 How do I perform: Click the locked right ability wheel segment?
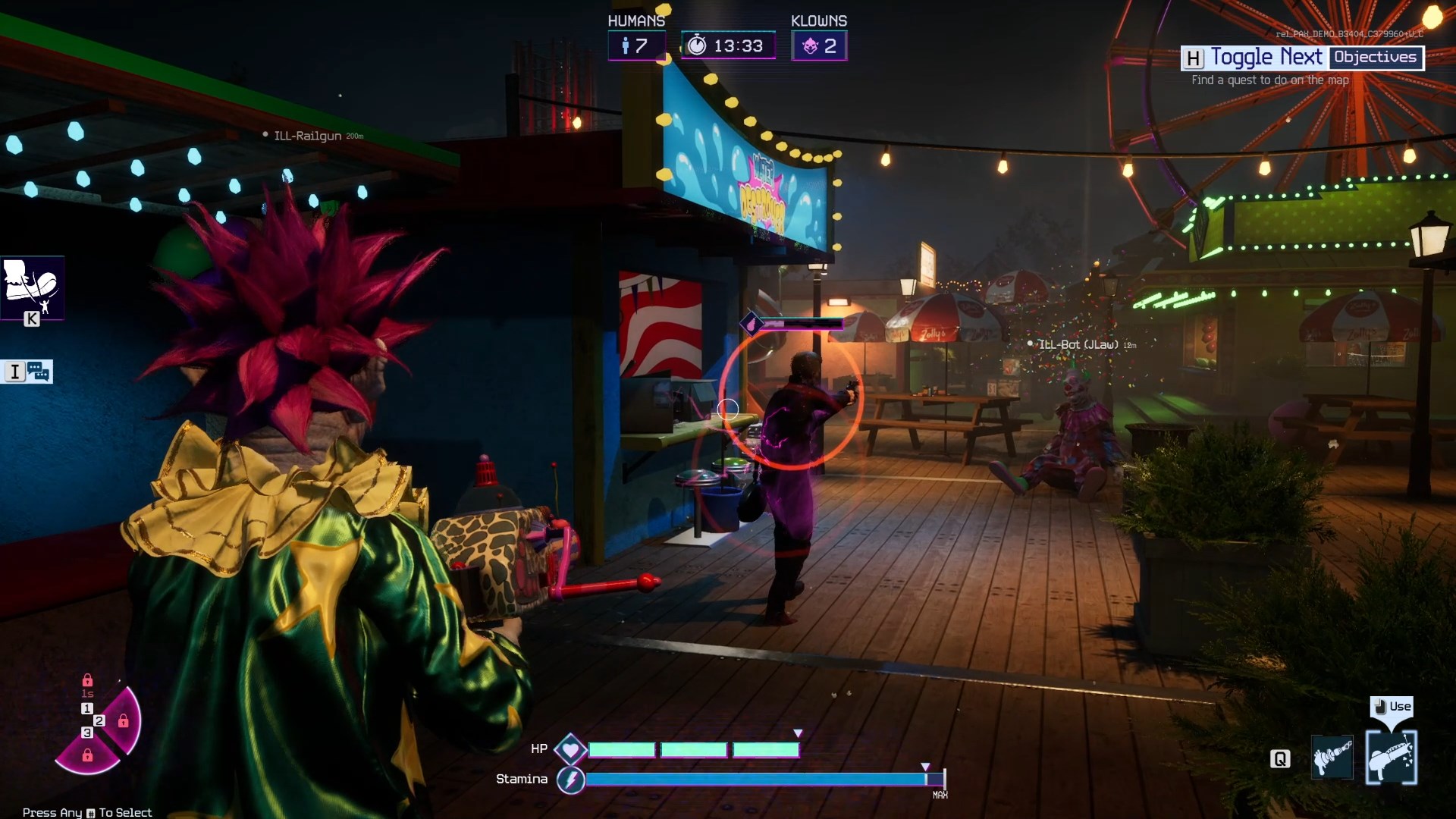pyautogui.click(x=124, y=721)
